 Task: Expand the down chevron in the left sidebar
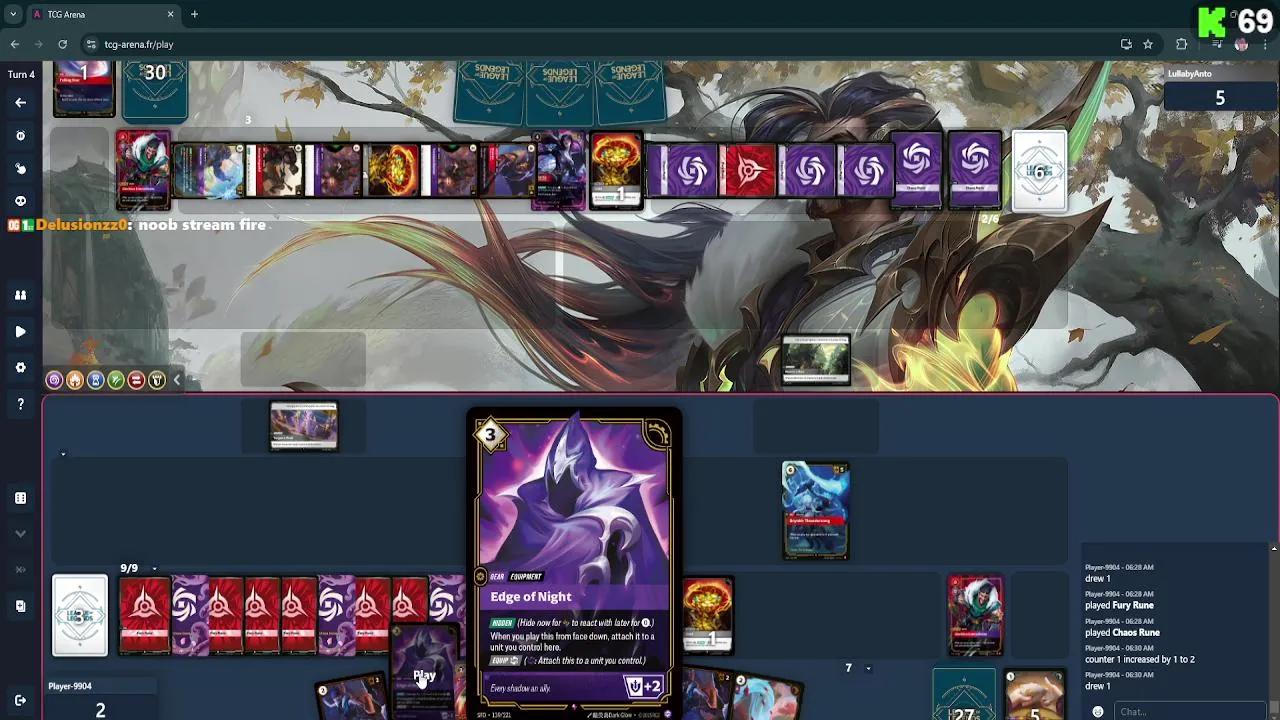[x=21, y=534]
